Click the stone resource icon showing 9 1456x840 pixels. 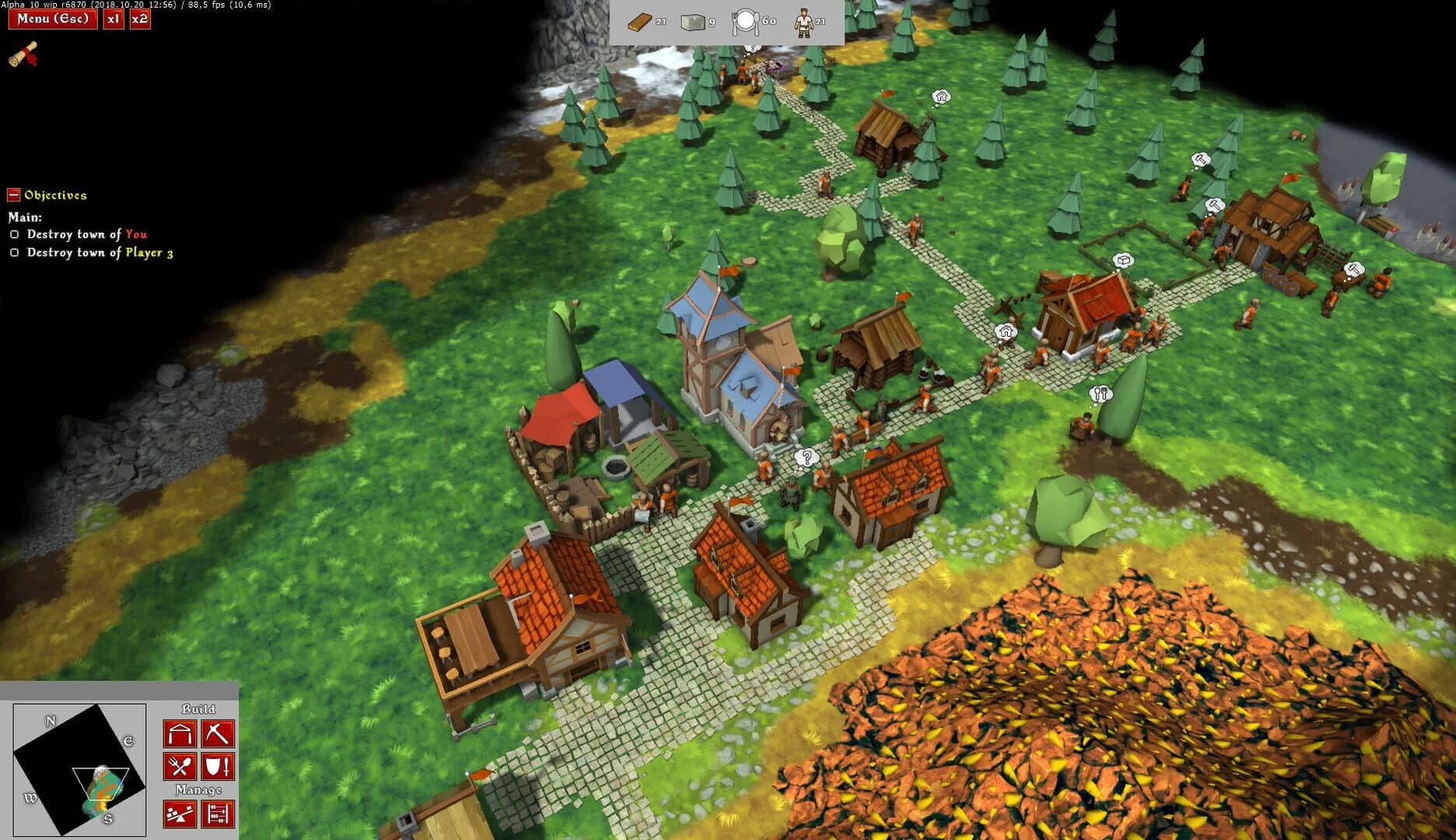click(x=693, y=23)
